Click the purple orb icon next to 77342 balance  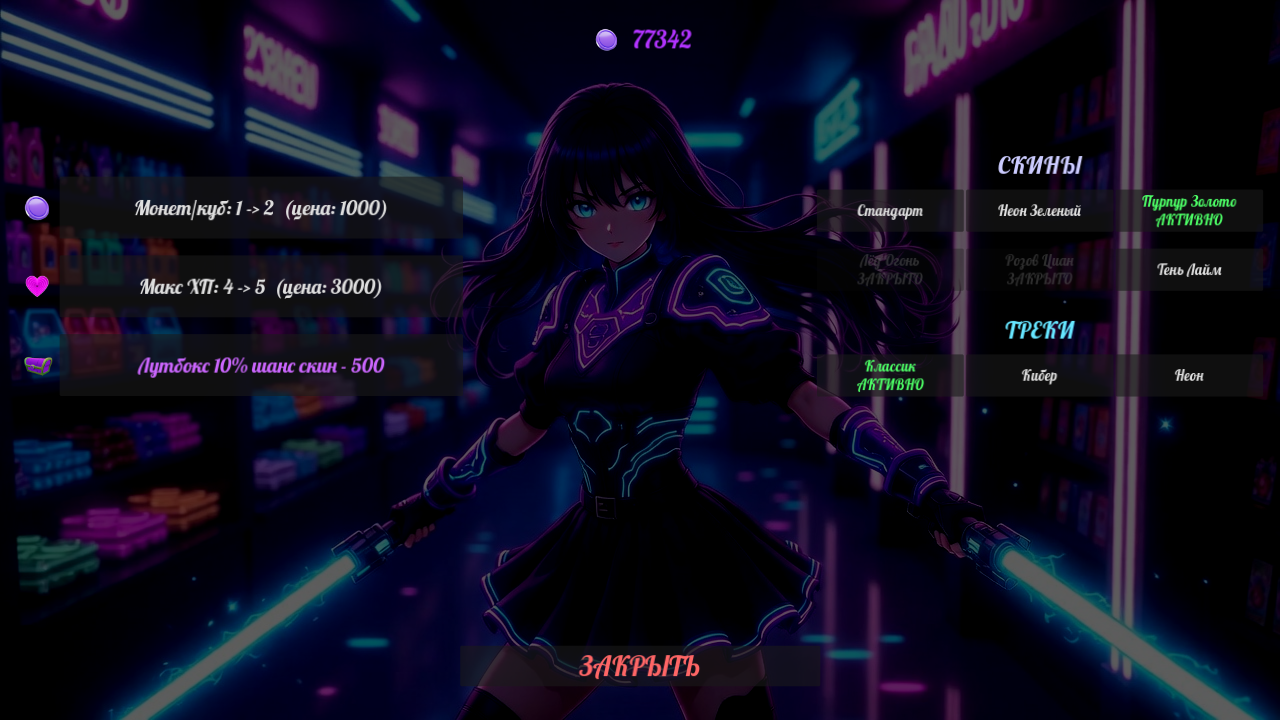[605, 40]
